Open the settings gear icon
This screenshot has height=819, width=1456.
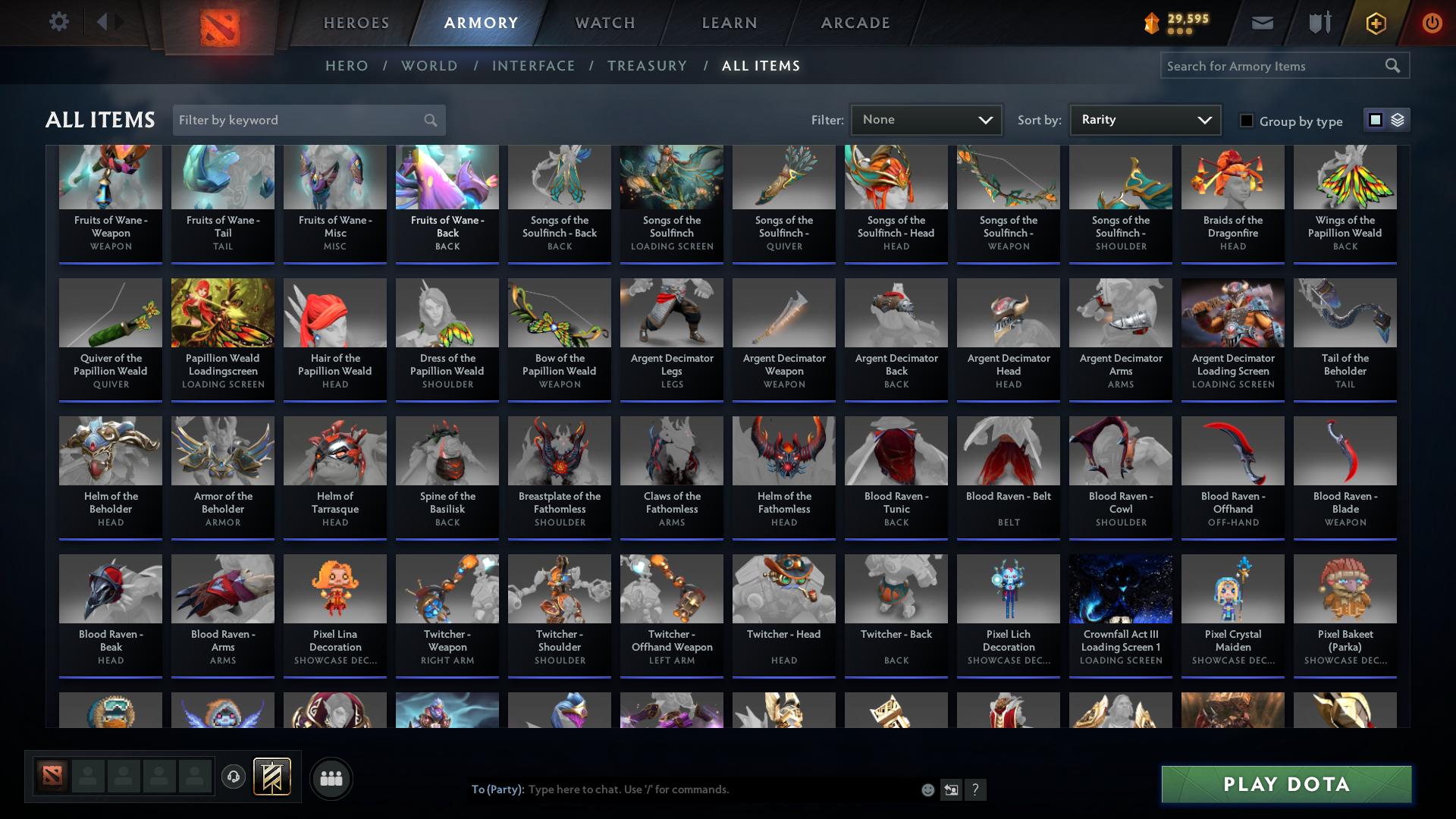(59, 22)
